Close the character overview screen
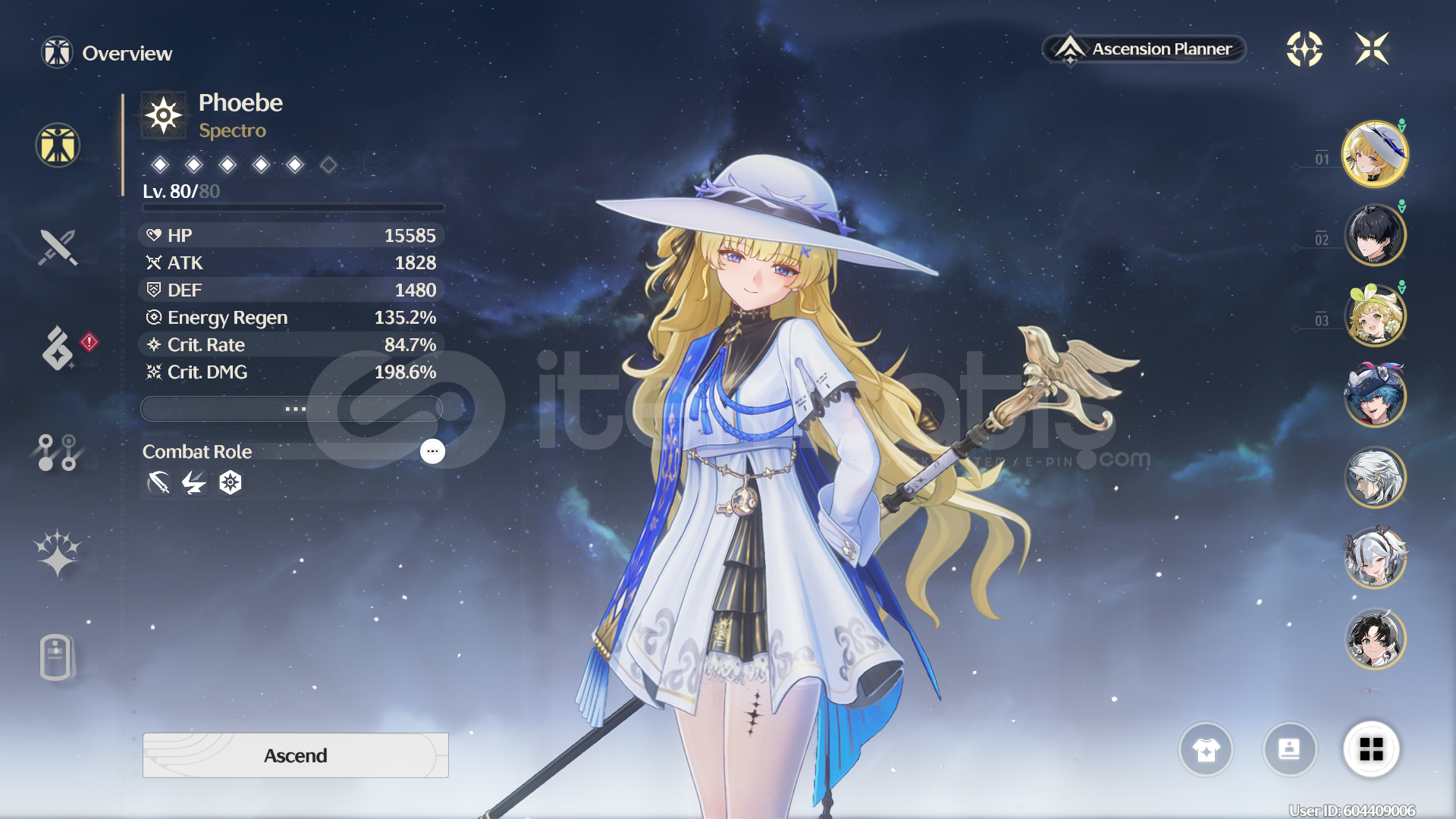The image size is (1456, 819). [x=1372, y=49]
